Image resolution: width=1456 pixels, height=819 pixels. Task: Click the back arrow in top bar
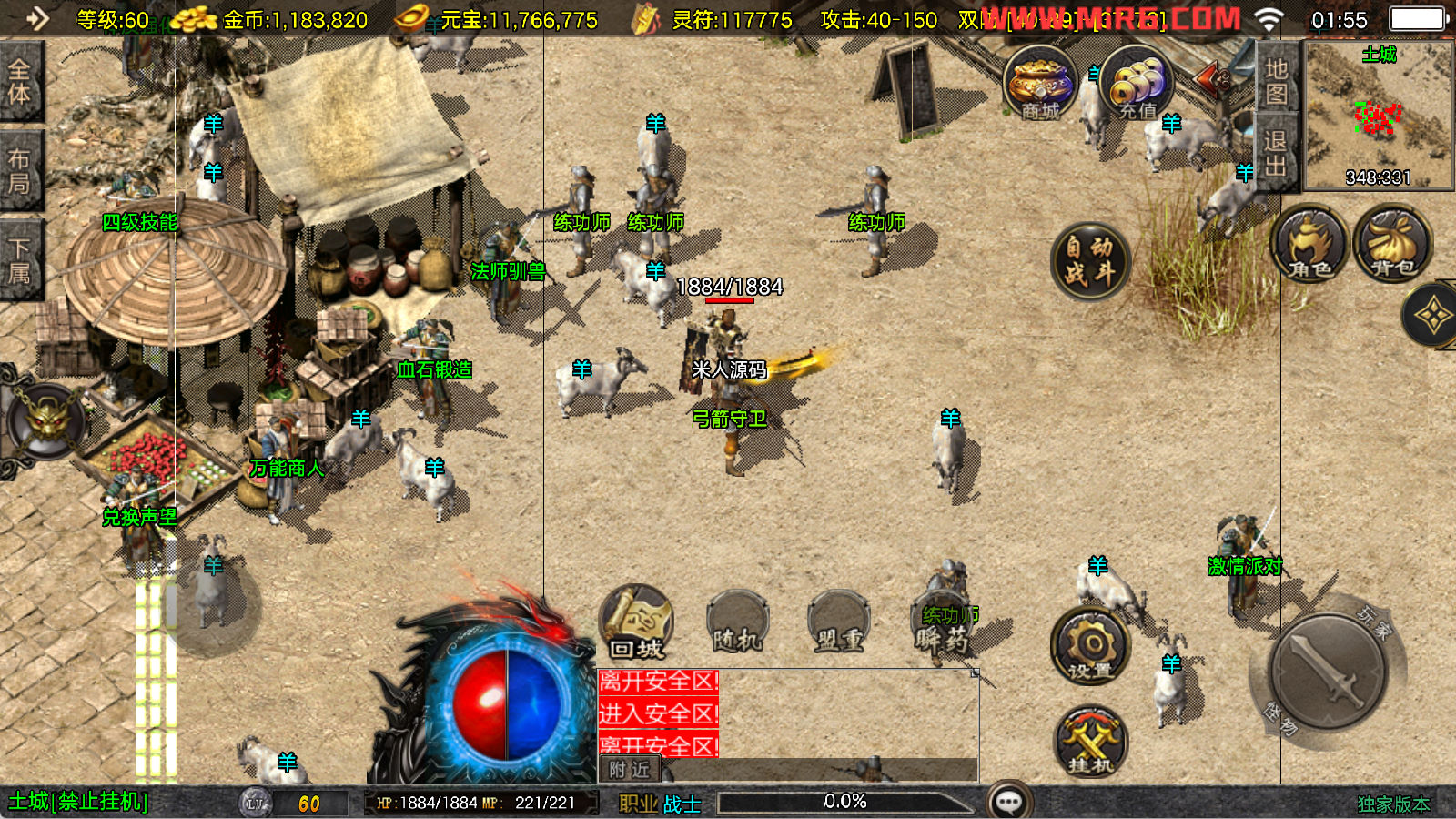click(36, 18)
